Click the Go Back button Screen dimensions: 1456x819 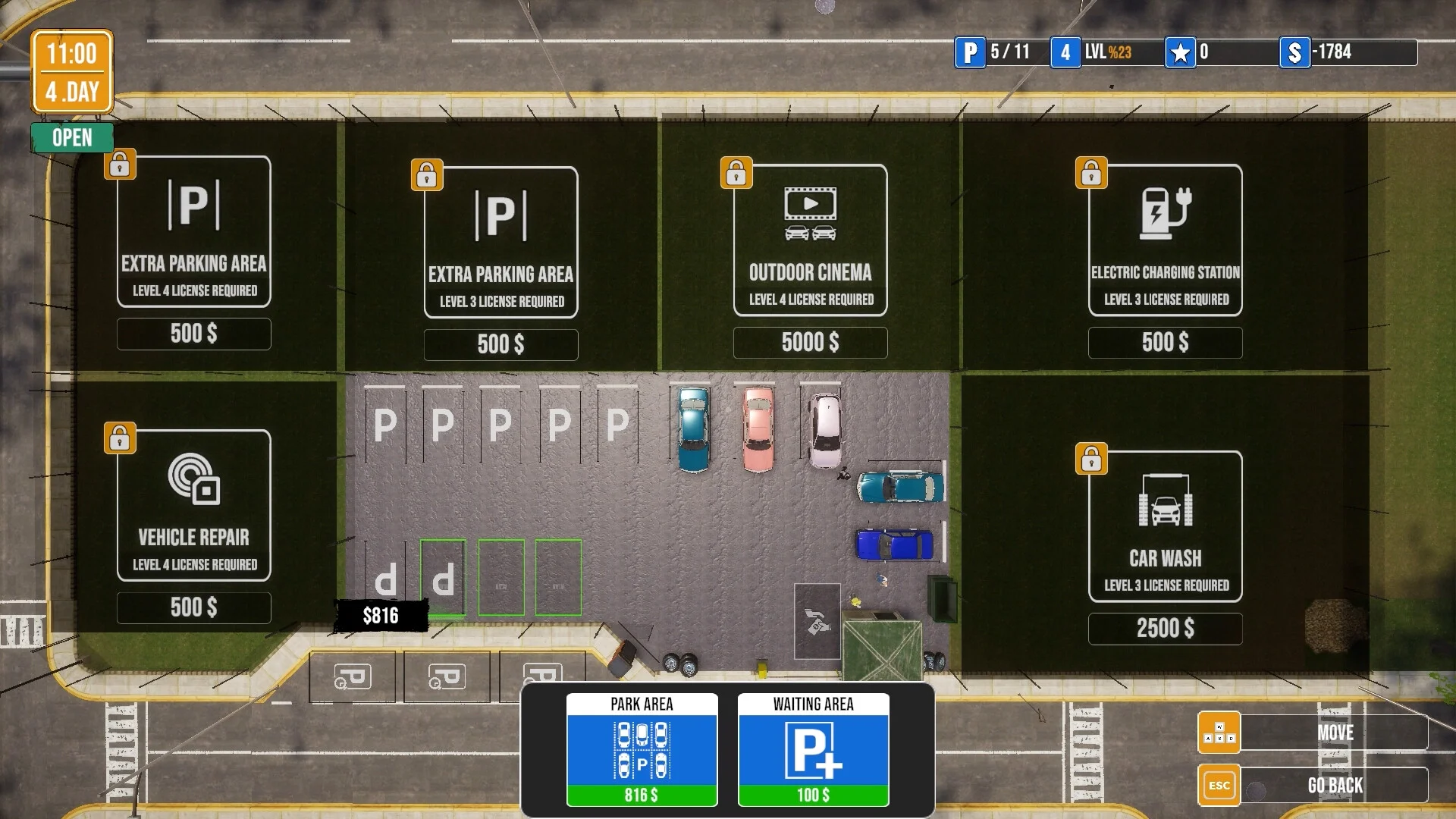pos(1334,786)
